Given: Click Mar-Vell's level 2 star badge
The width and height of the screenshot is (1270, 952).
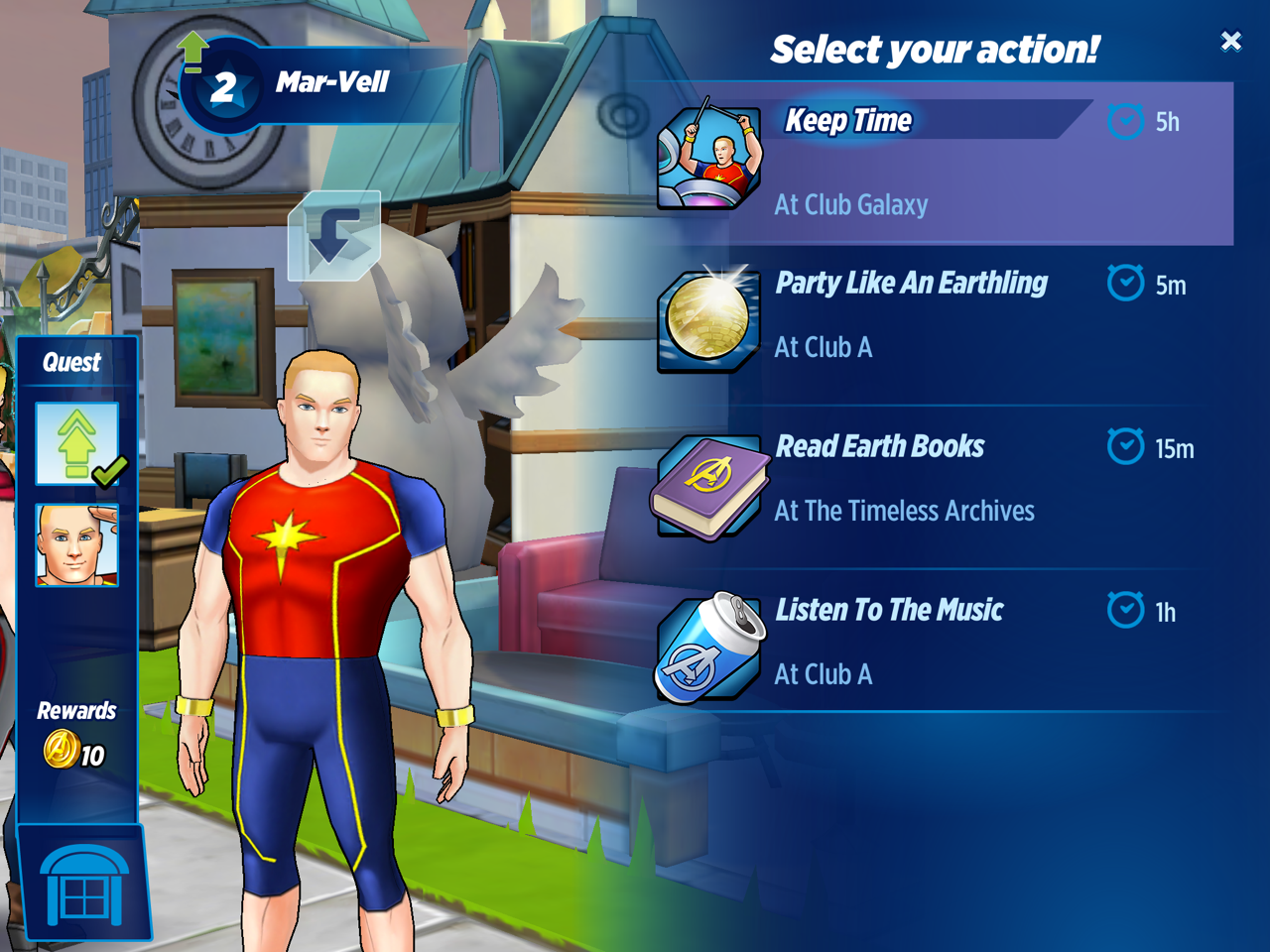Looking at the screenshot, I should (x=224, y=89).
